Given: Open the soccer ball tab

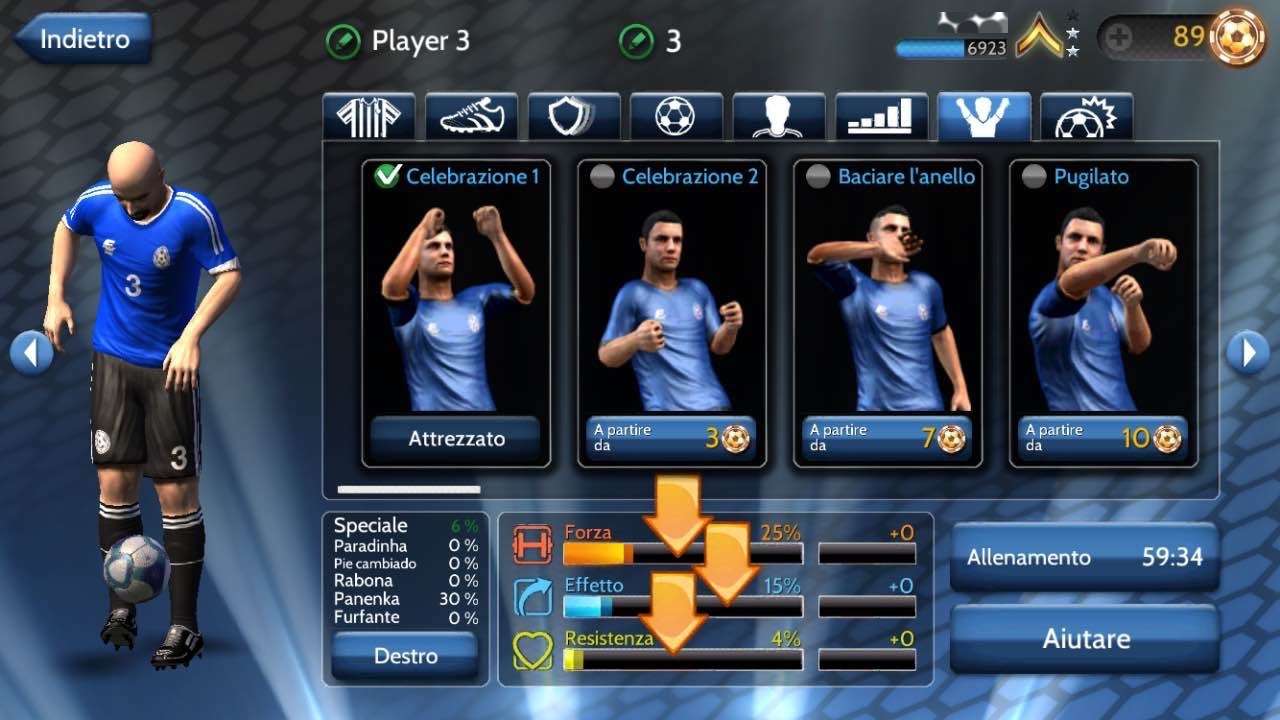Looking at the screenshot, I should click(x=676, y=117).
